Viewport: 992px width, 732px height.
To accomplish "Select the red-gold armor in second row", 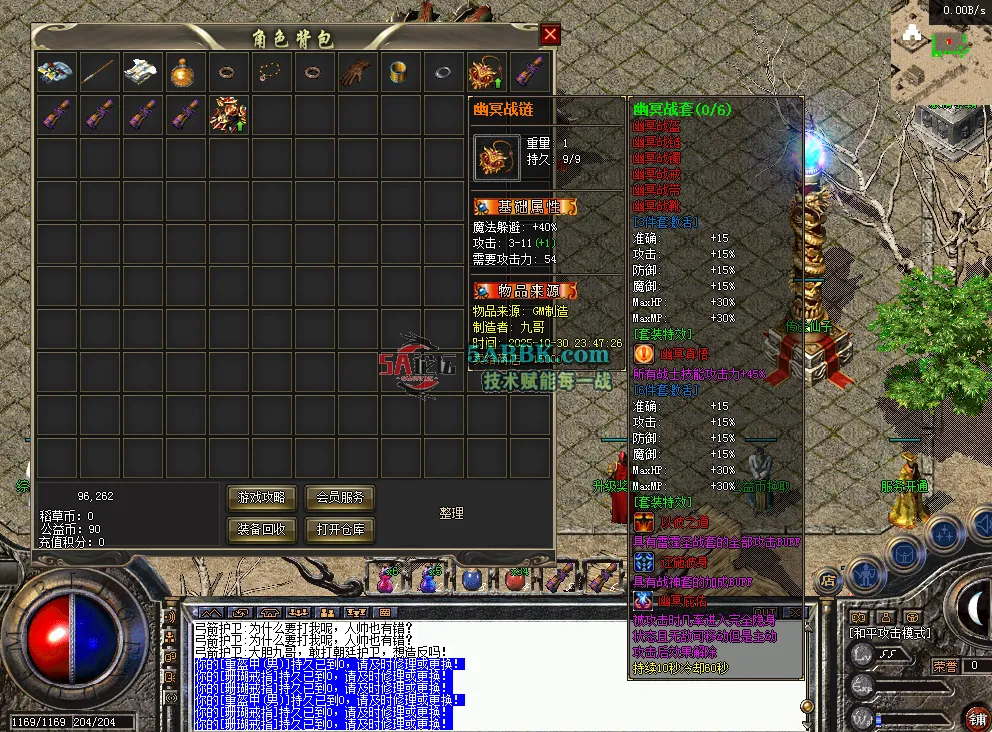I will pyautogui.click(x=227, y=115).
